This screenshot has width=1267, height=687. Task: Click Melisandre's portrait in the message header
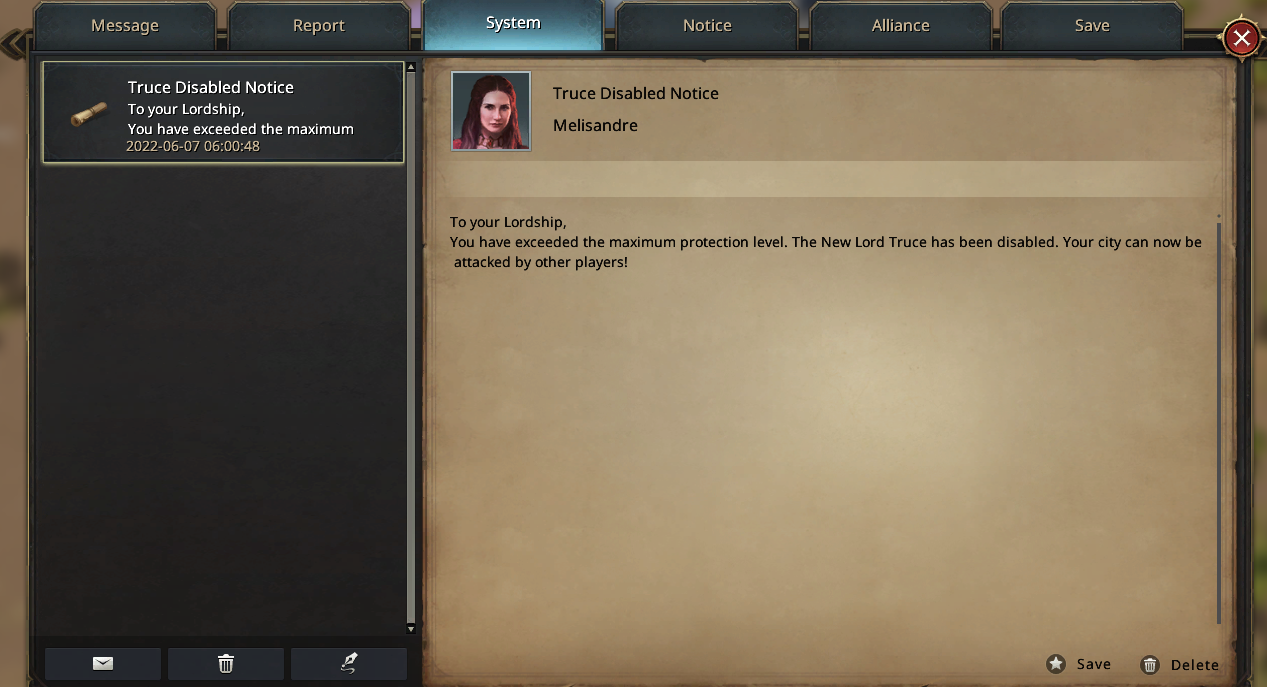click(x=491, y=111)
